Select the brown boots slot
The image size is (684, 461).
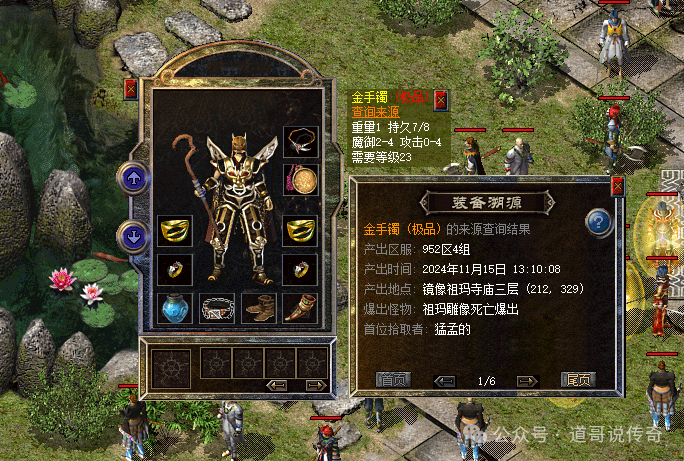[x=258, y=307]
